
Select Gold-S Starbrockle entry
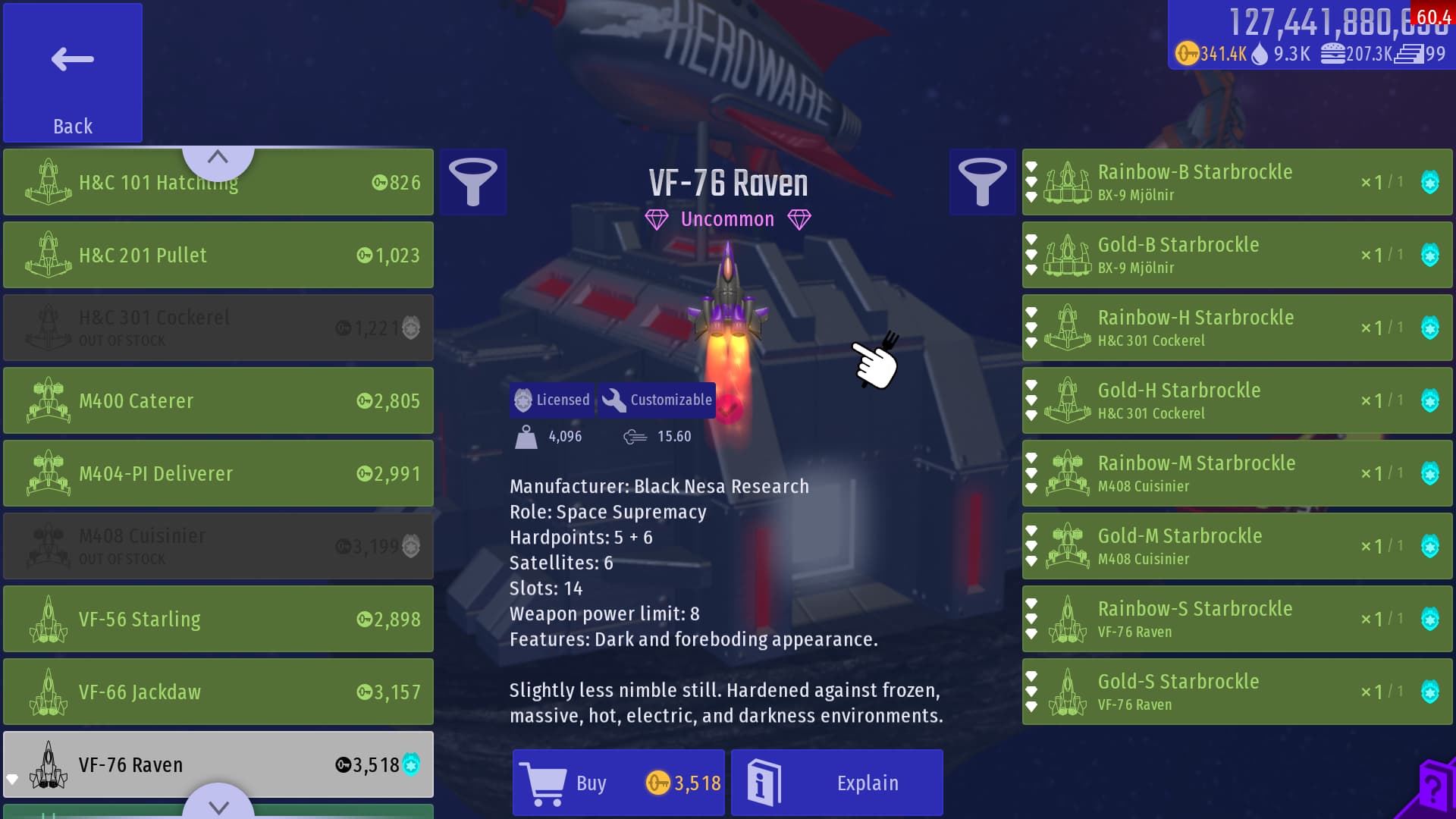(x=1236, y=692)
